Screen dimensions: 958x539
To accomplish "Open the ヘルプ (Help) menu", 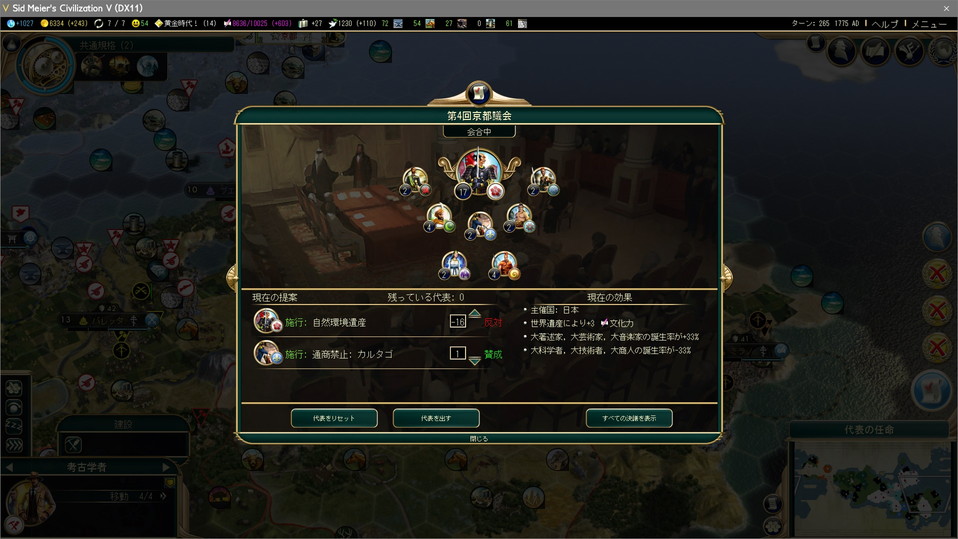I will point(885,23).
